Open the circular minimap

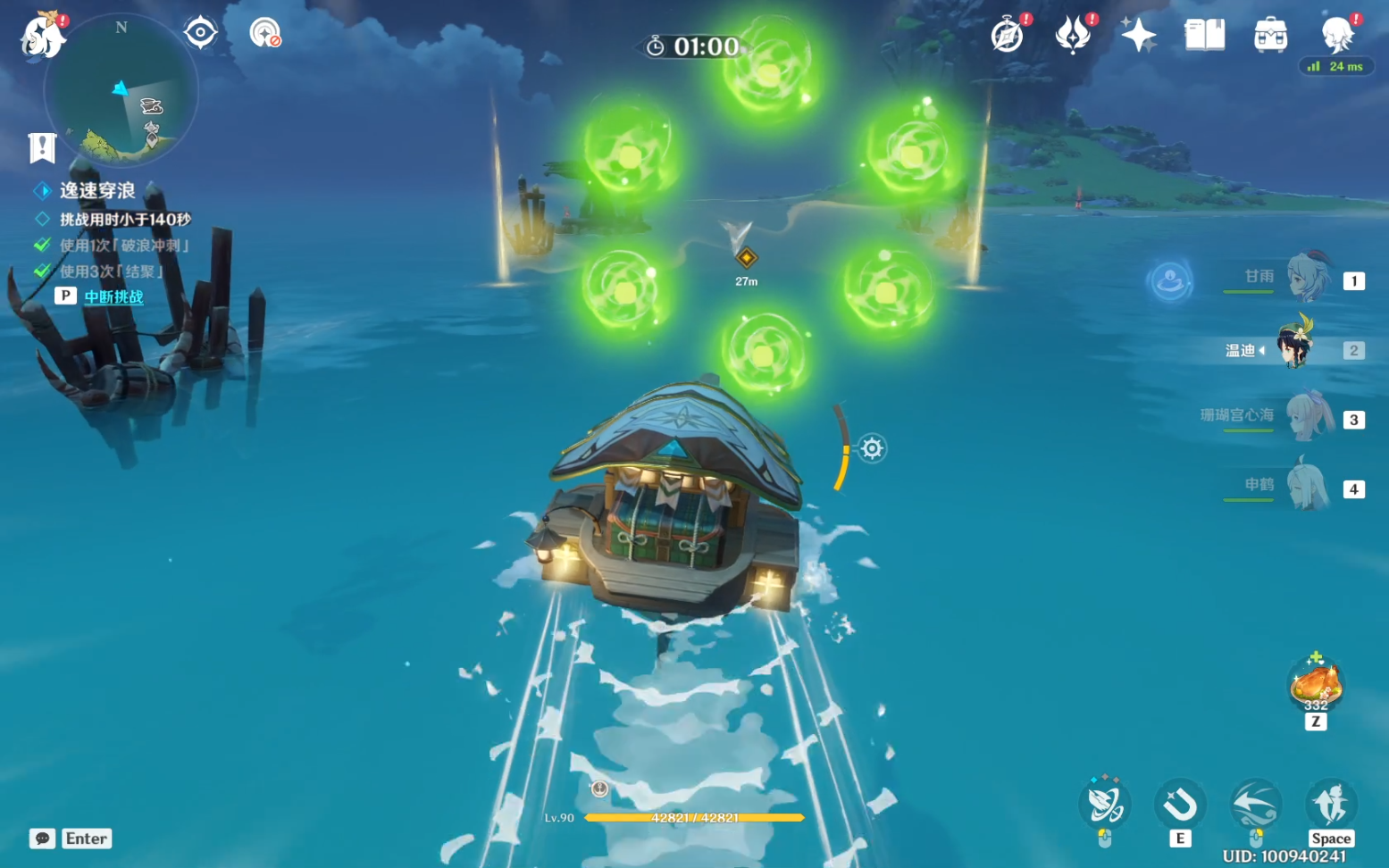click(x=121, y=92)
